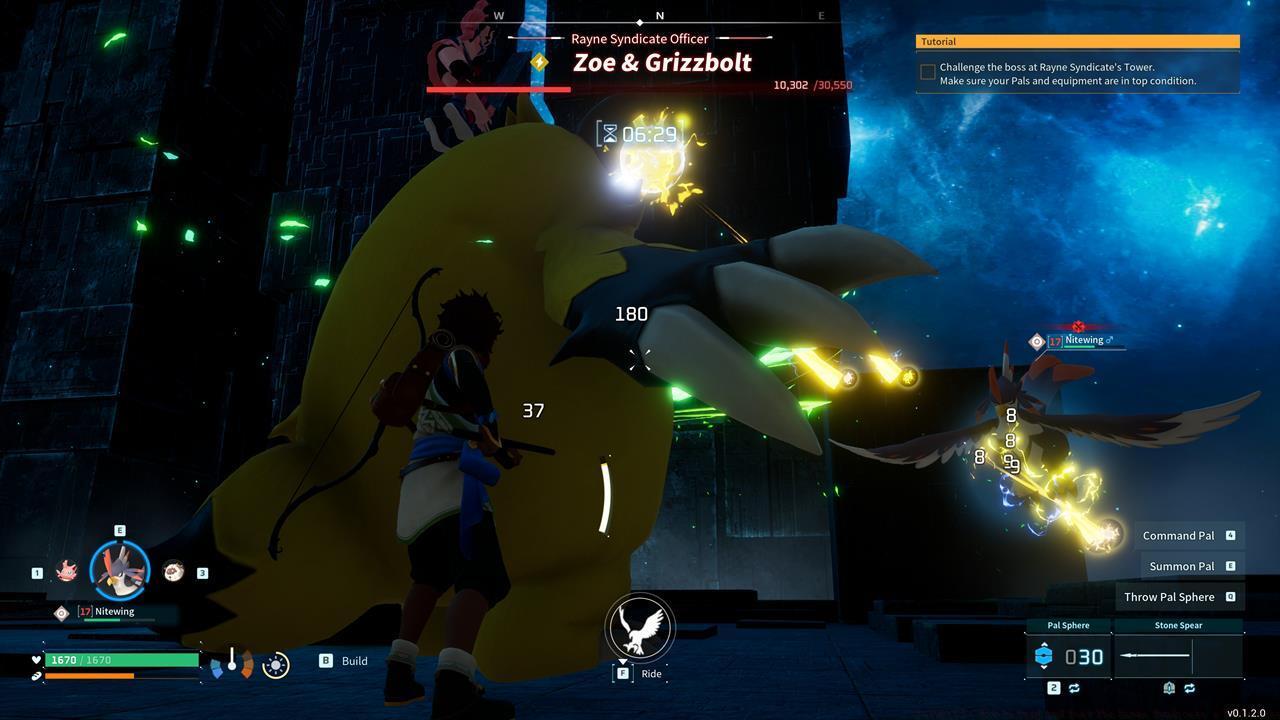Choose the pink pal in the party wheel
This screenshot has width=1280, height=720.
(x=67, y=572)
